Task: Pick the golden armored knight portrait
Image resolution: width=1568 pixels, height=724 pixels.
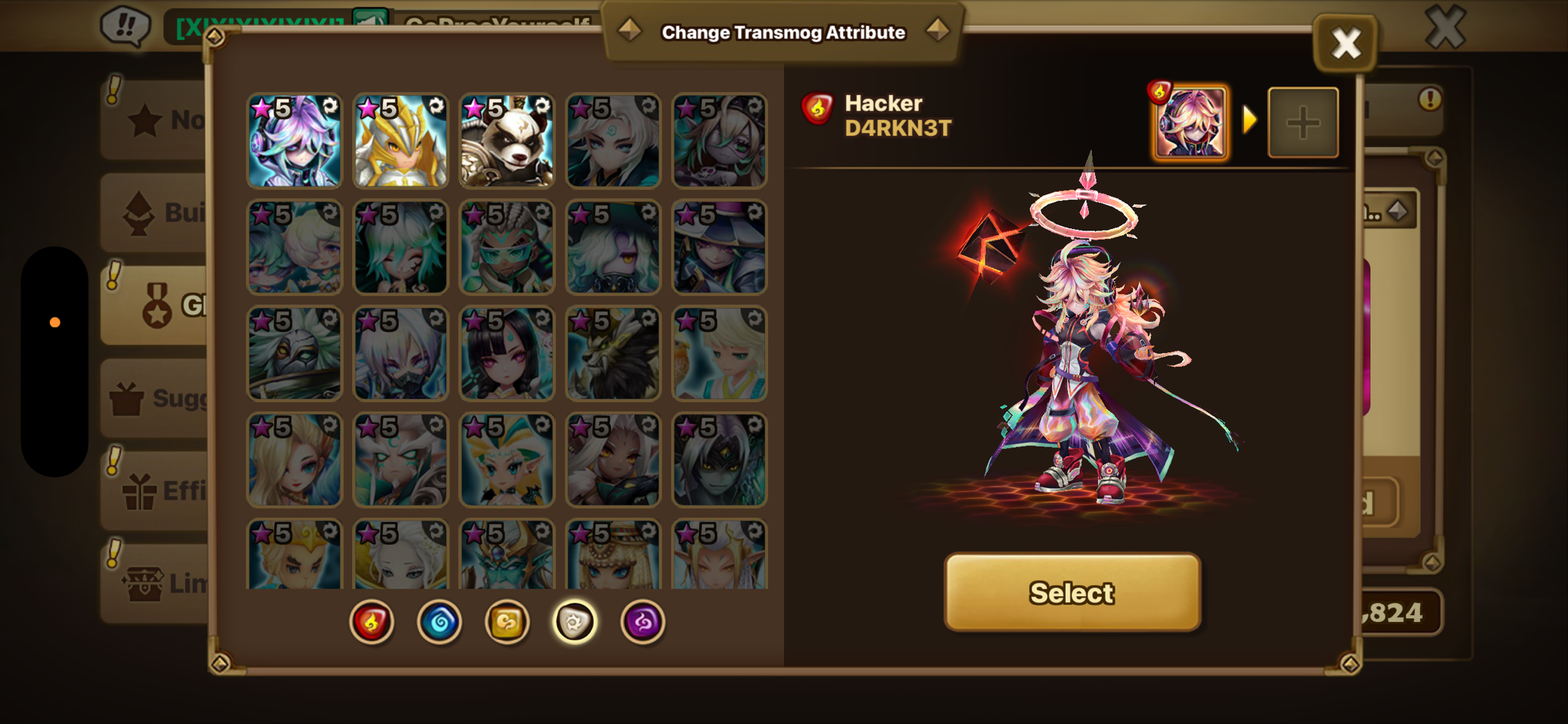Action: pos(400,141)
